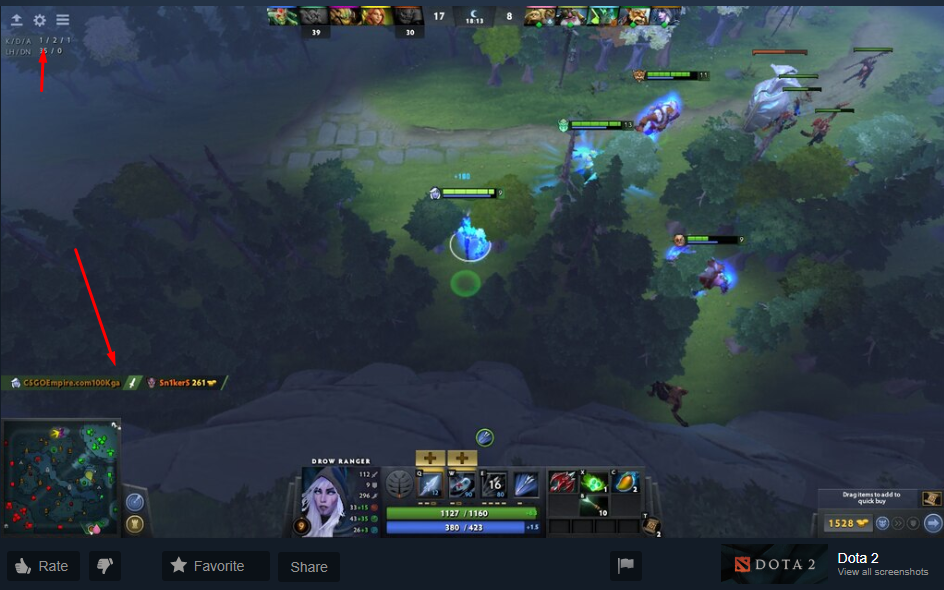Use the Multishot ability on cooldown
This screenshot has height=590, width=944.
pos(494,485)
